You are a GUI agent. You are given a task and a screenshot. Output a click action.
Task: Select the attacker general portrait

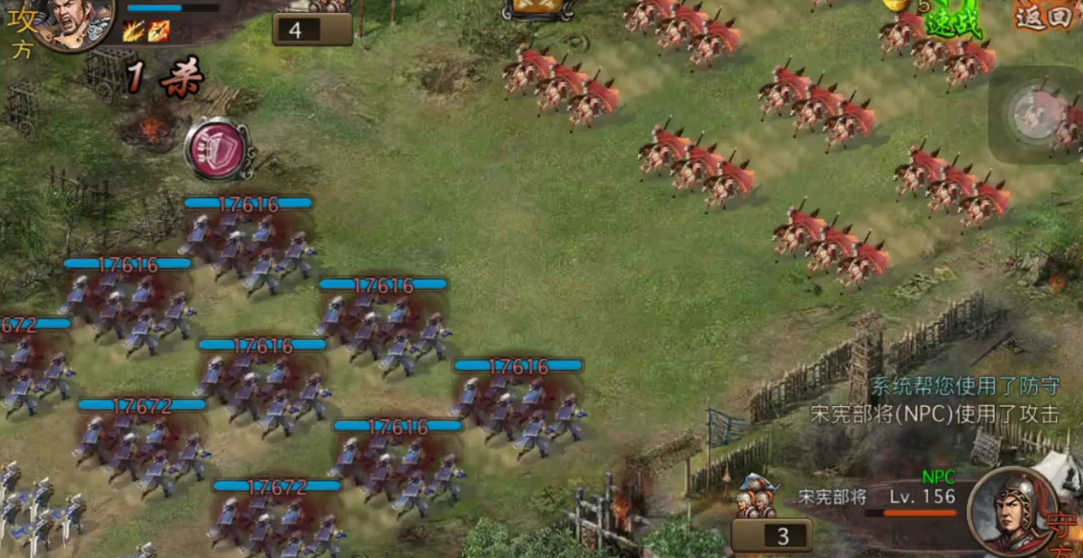pyautogui.click(x=75, y=22)
